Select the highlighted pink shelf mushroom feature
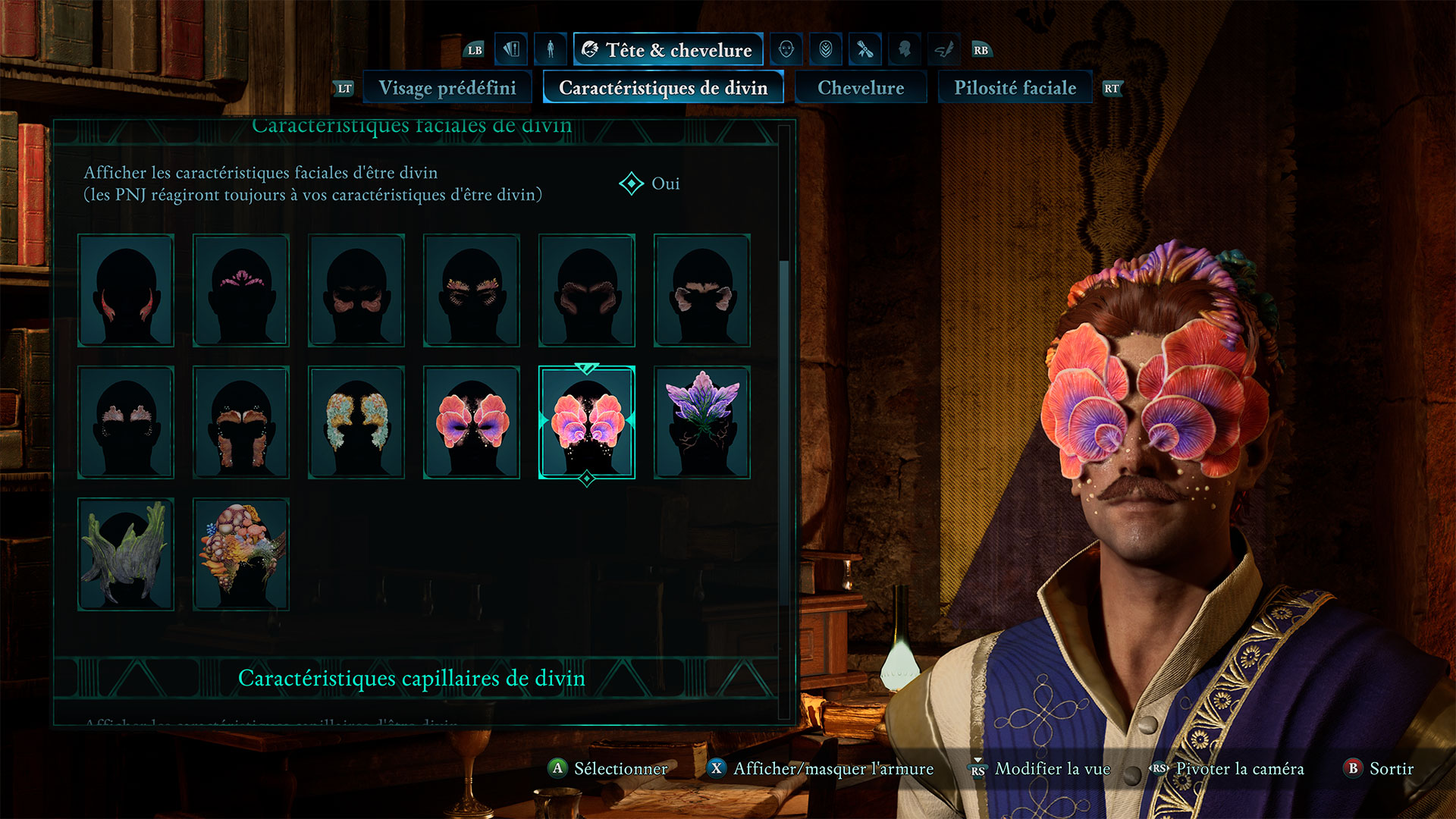Image resolution: width=1456 pixels, height=819 pixels. (587, 422)
